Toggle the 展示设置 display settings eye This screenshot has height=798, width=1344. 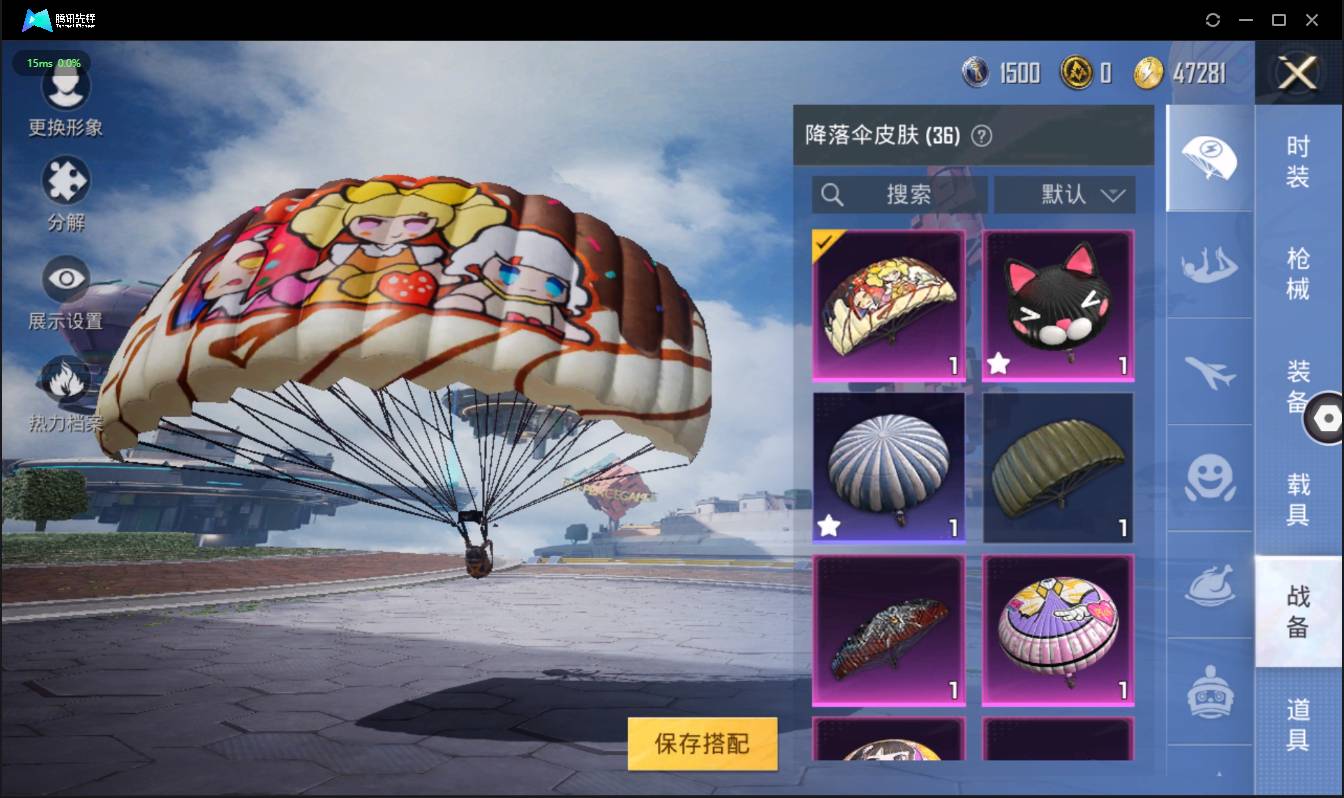(x=65, y=278)
